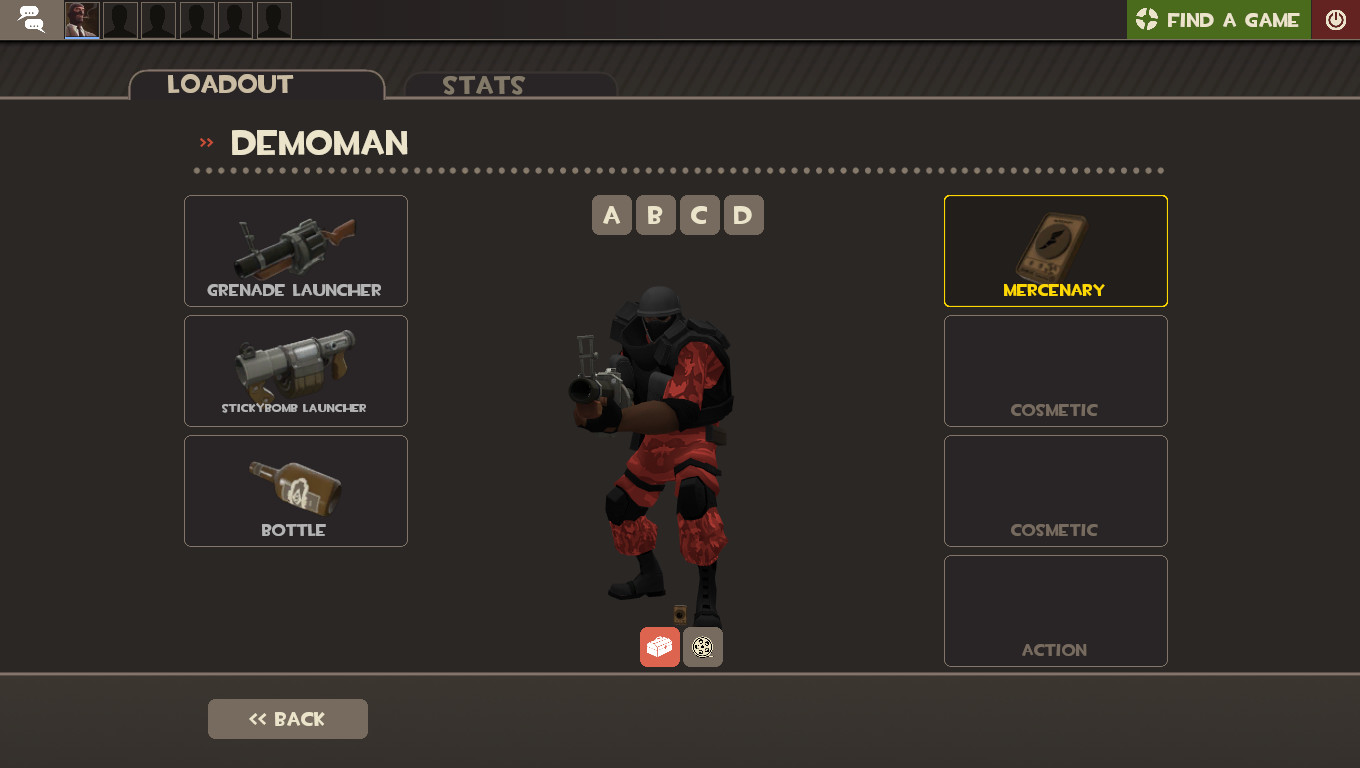Choose loadout preset D
Image resolution: width=1360 pixels, height=768 pixels.
[743, 214]
